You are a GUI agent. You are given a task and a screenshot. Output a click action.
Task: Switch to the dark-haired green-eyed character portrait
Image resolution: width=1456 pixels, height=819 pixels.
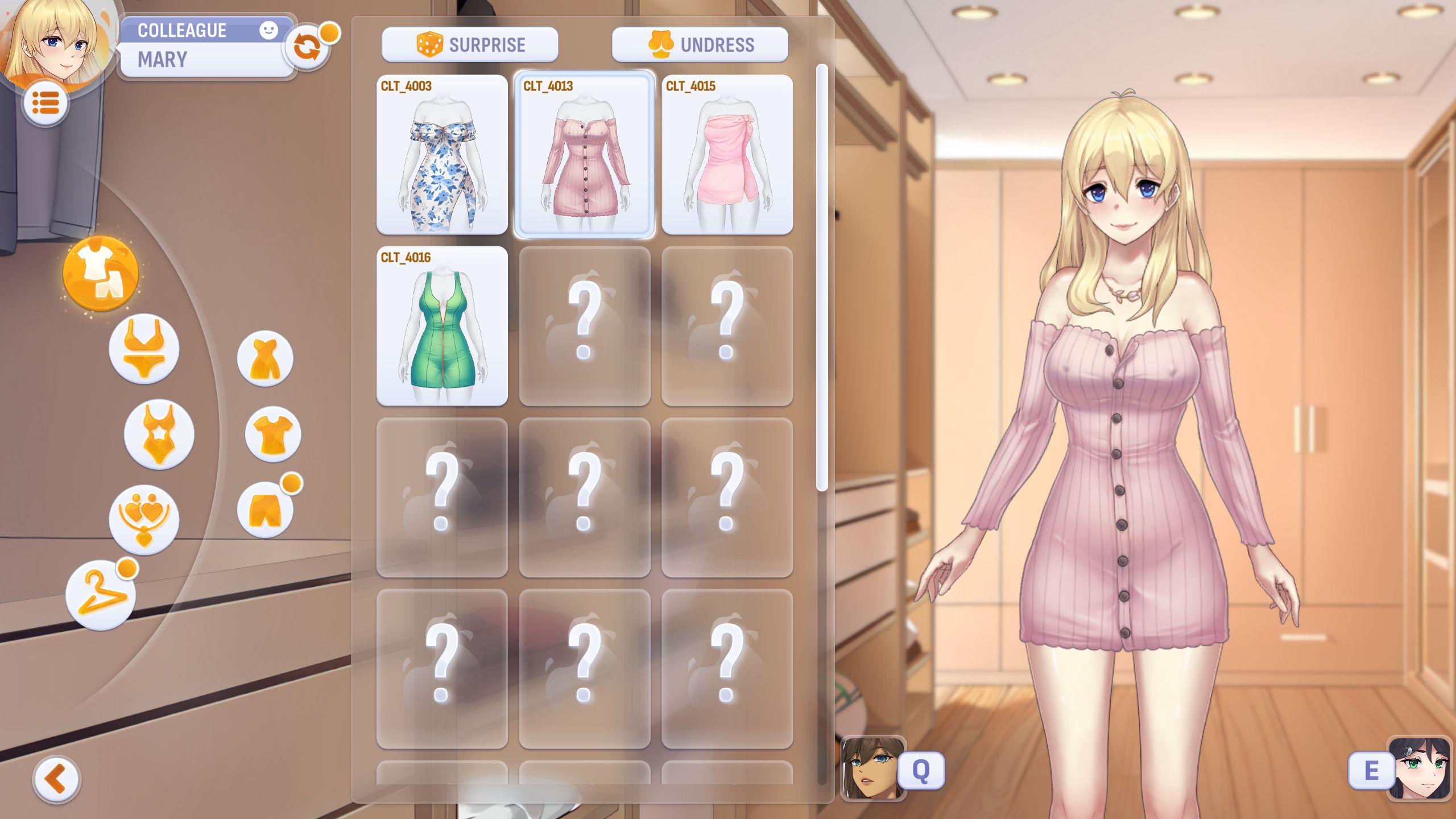click(x=1420, y=768)
